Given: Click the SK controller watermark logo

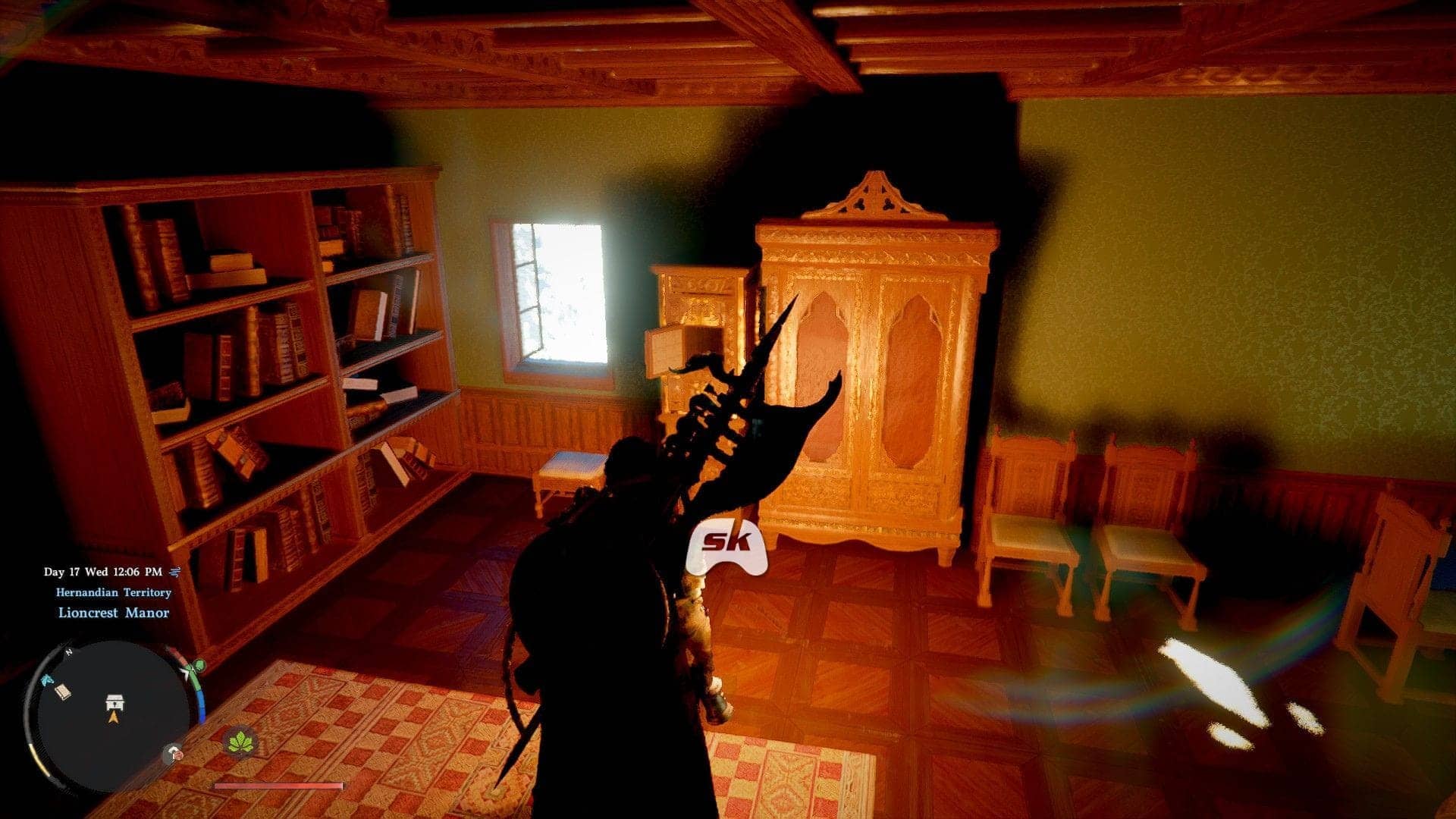Looking at the screenshot, I should [x=727, y=541].
